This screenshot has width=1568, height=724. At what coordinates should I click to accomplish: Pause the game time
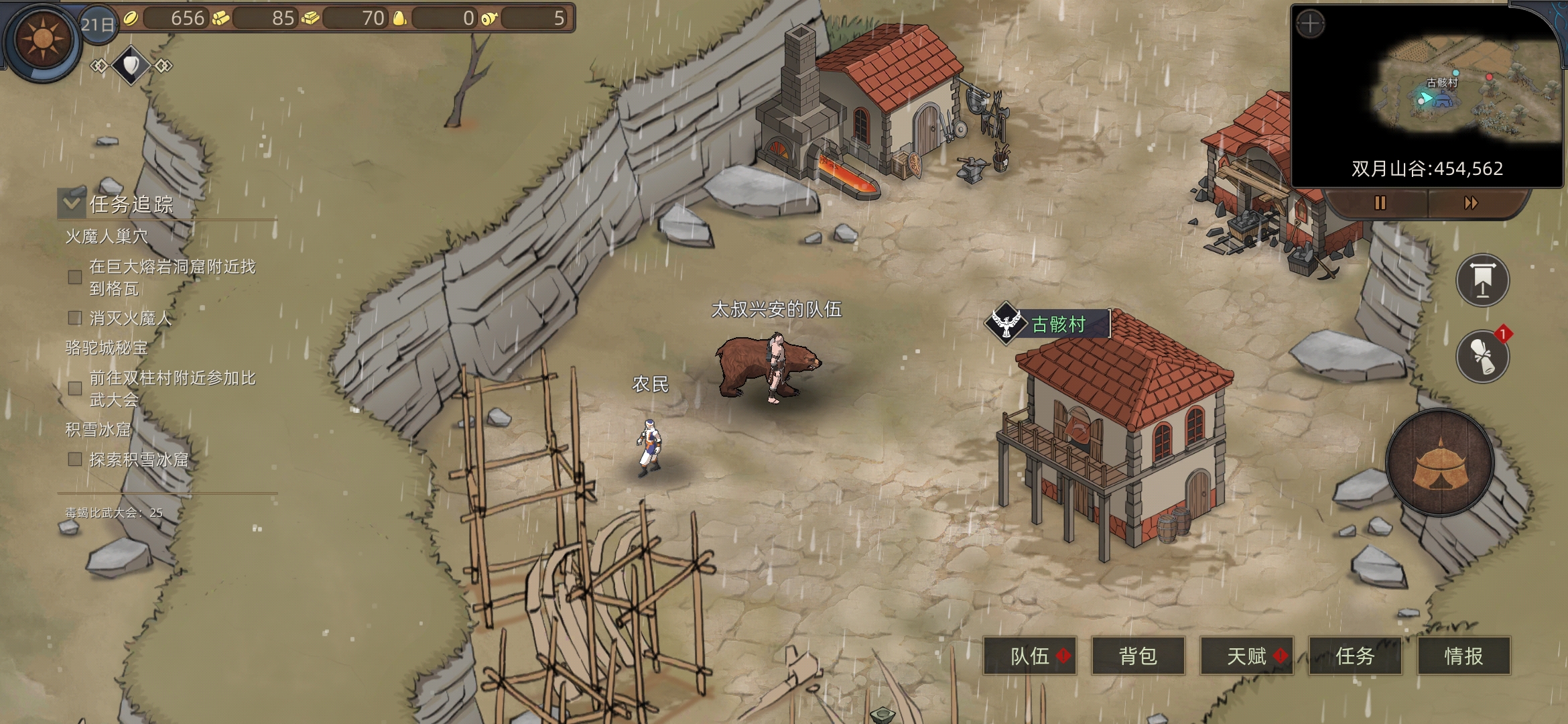tap(1380, 203)
